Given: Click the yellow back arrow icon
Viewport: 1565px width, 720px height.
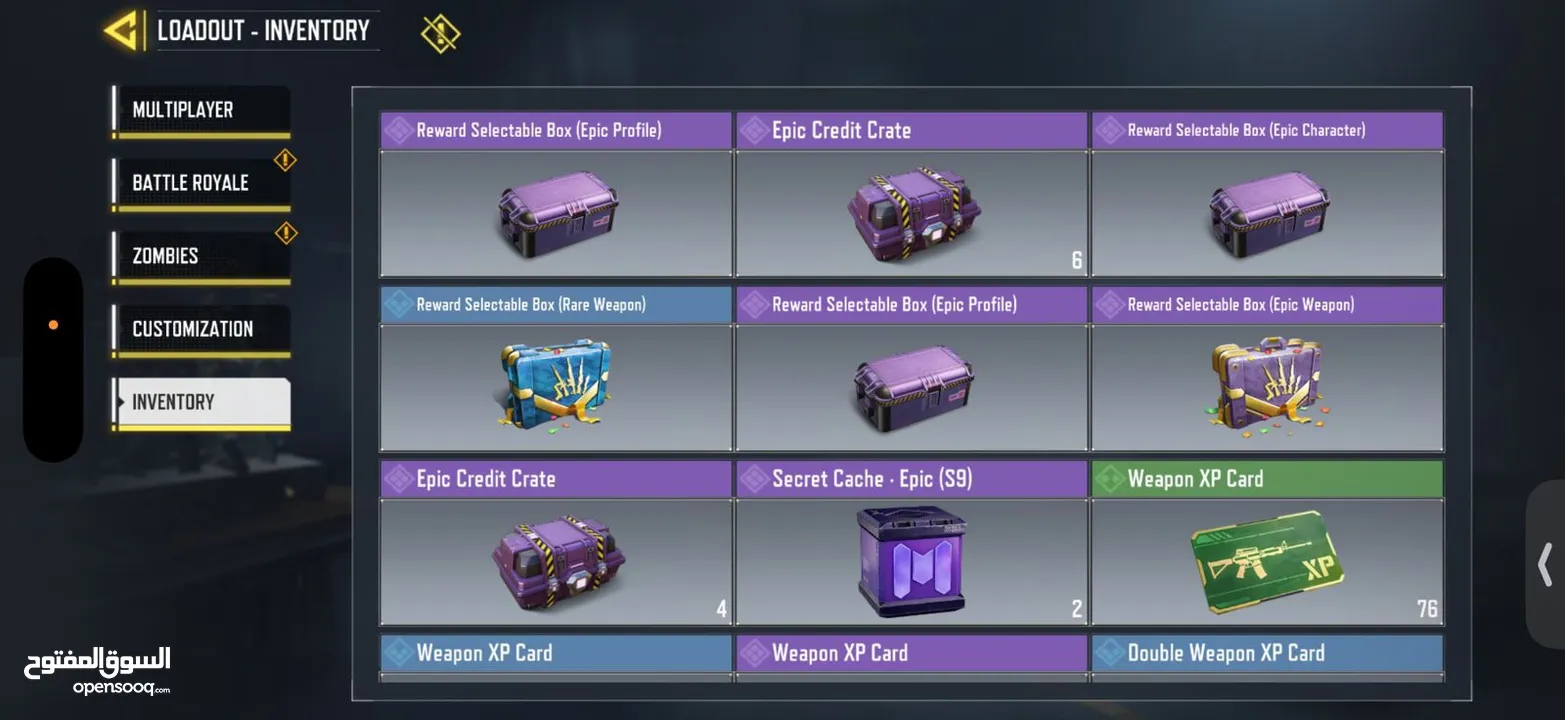Looking at the screenshot, I should pos(120,30).
